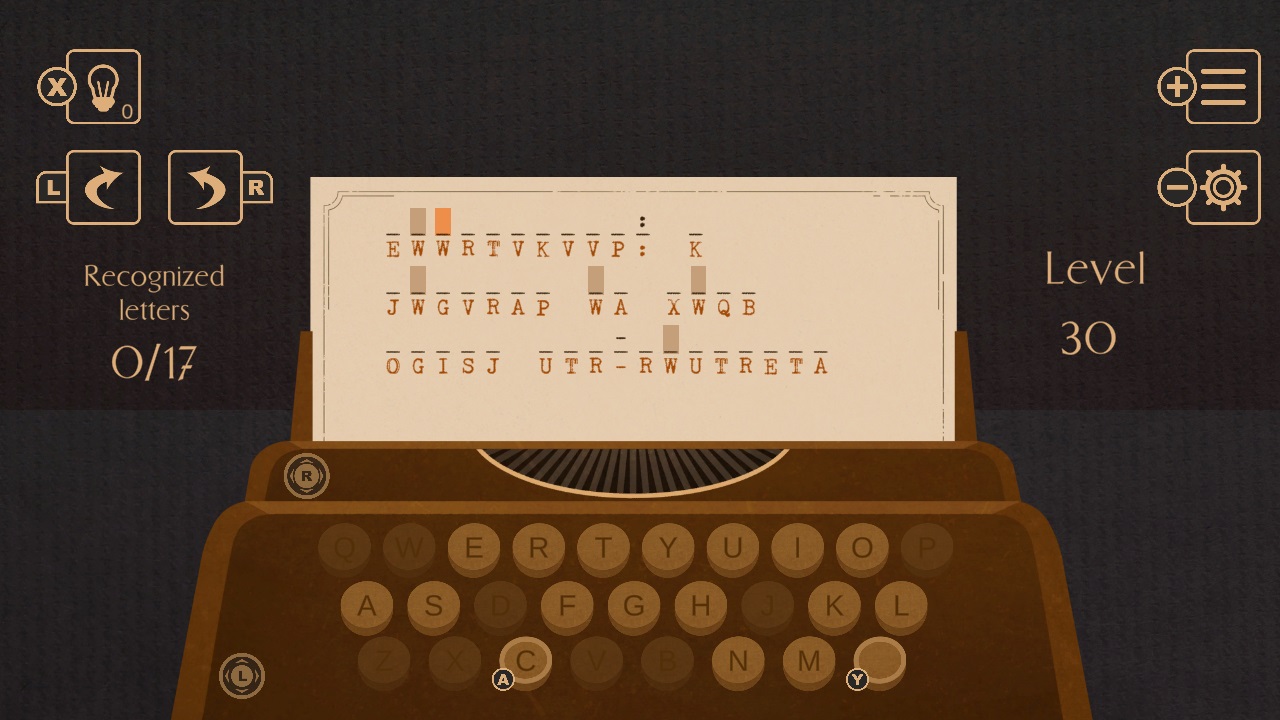1280x720 pixels.
Task: Select the shaded slot above the second W
Action: [595, 278]
